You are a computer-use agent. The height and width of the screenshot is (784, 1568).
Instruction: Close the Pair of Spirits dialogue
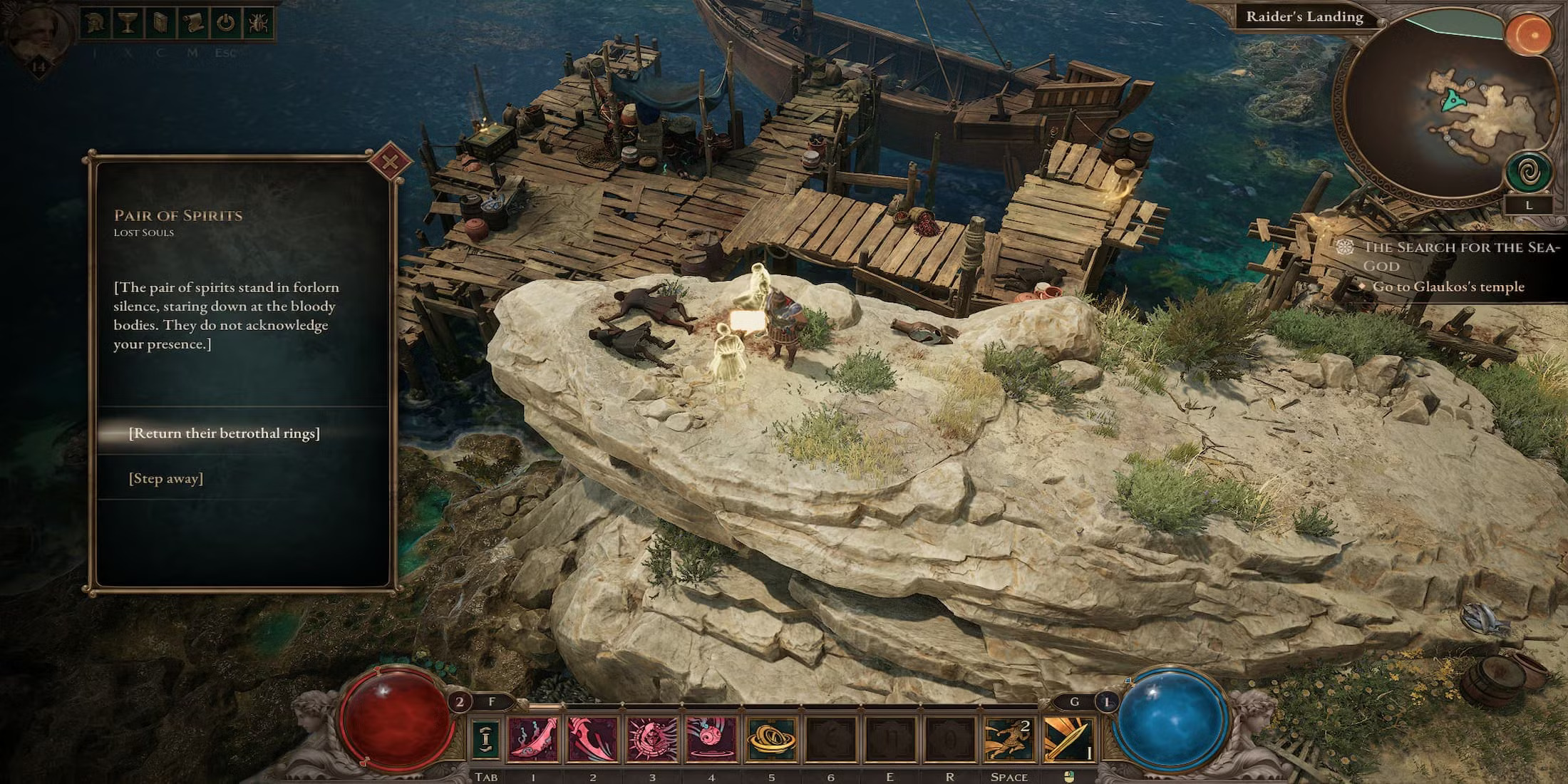click(390, 161)
